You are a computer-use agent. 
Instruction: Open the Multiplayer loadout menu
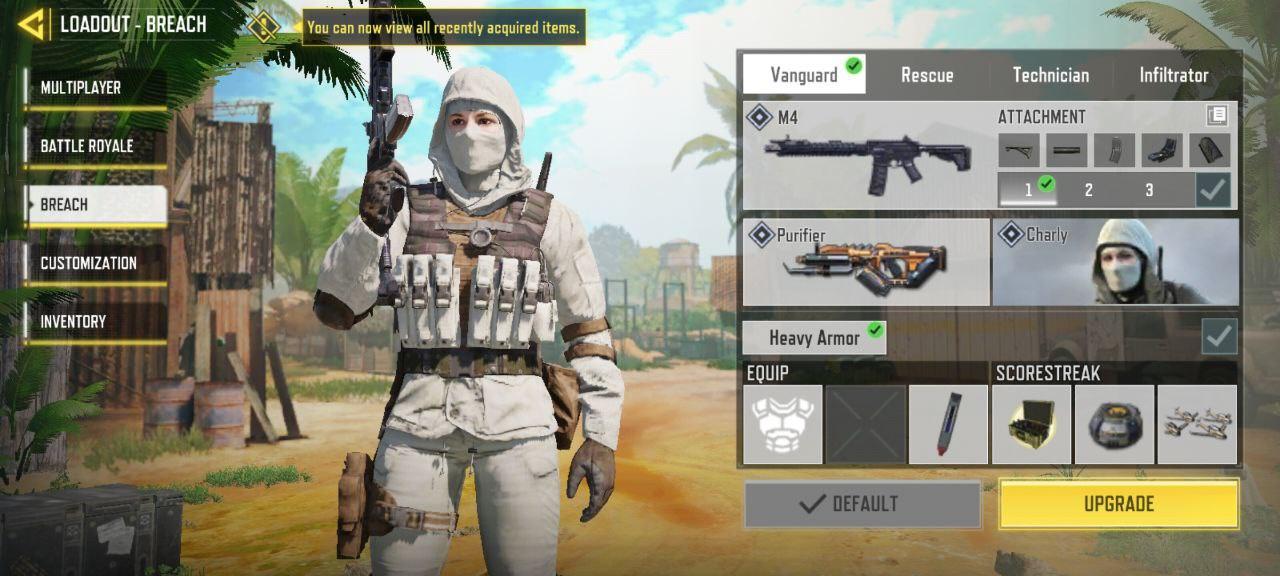(96, 88)
